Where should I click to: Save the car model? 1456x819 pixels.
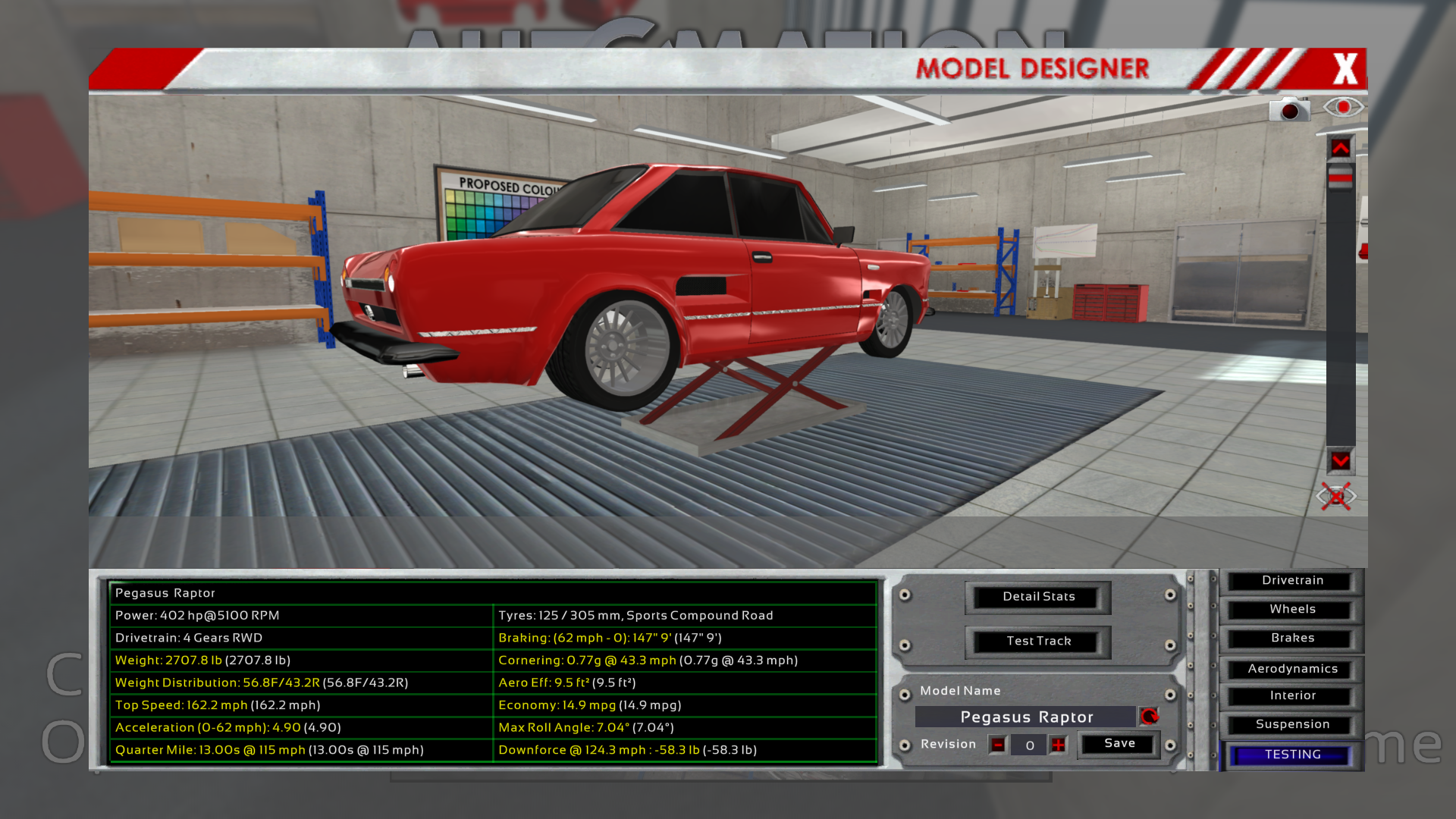(x=1119, y=744)
